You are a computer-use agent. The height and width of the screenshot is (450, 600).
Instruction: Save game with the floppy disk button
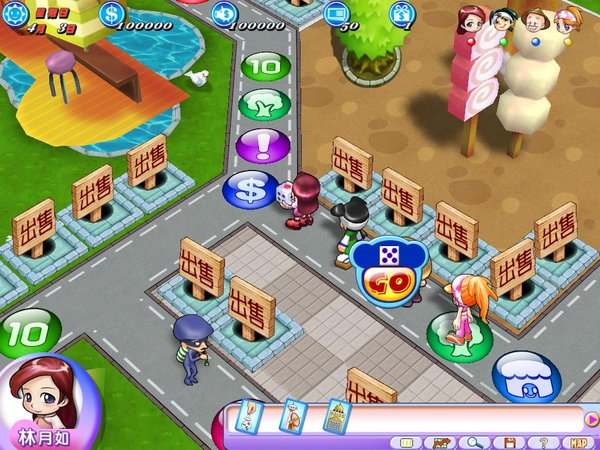(x=510, y=442)
